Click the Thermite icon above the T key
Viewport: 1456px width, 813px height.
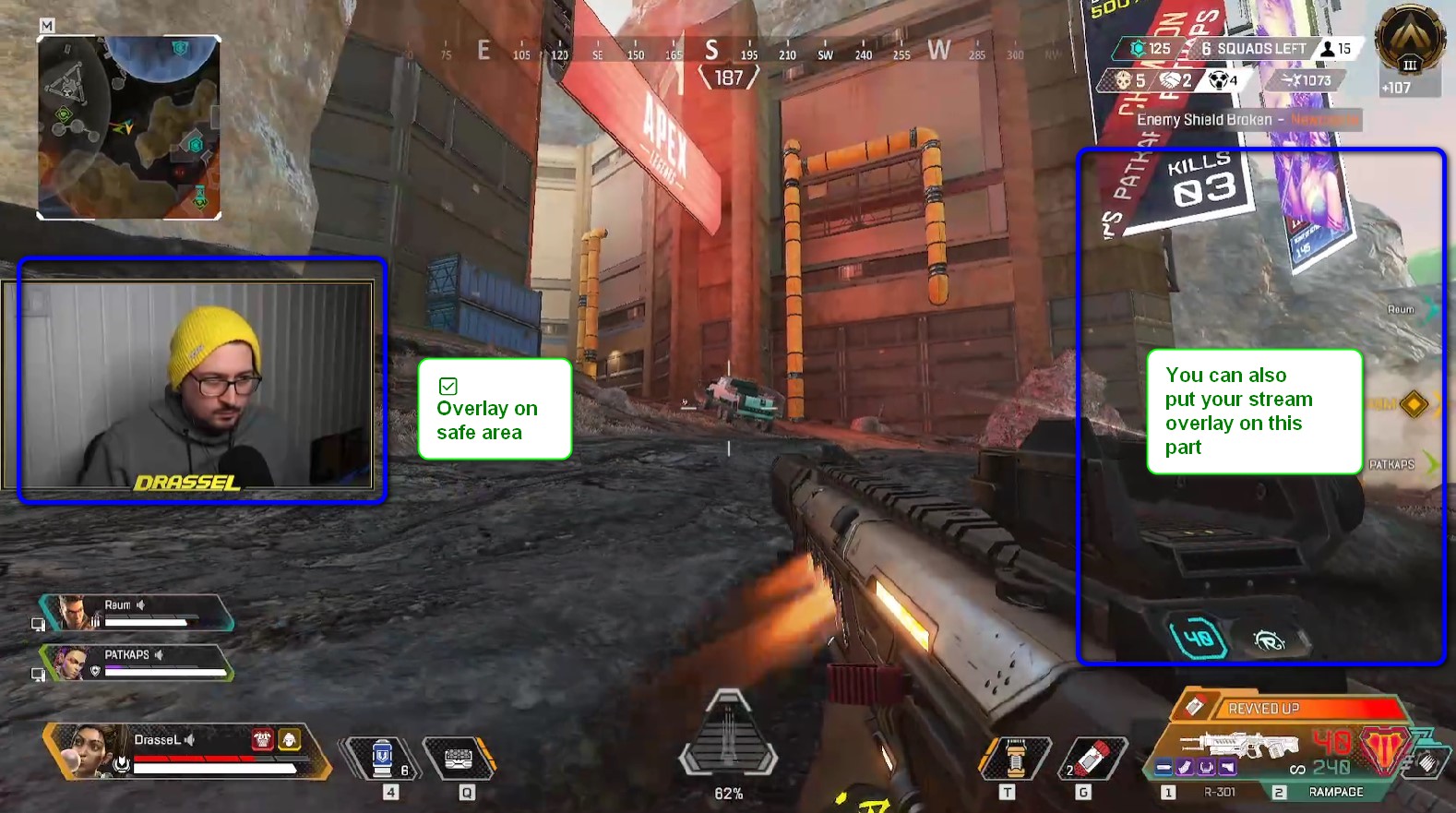point(1017,755)
